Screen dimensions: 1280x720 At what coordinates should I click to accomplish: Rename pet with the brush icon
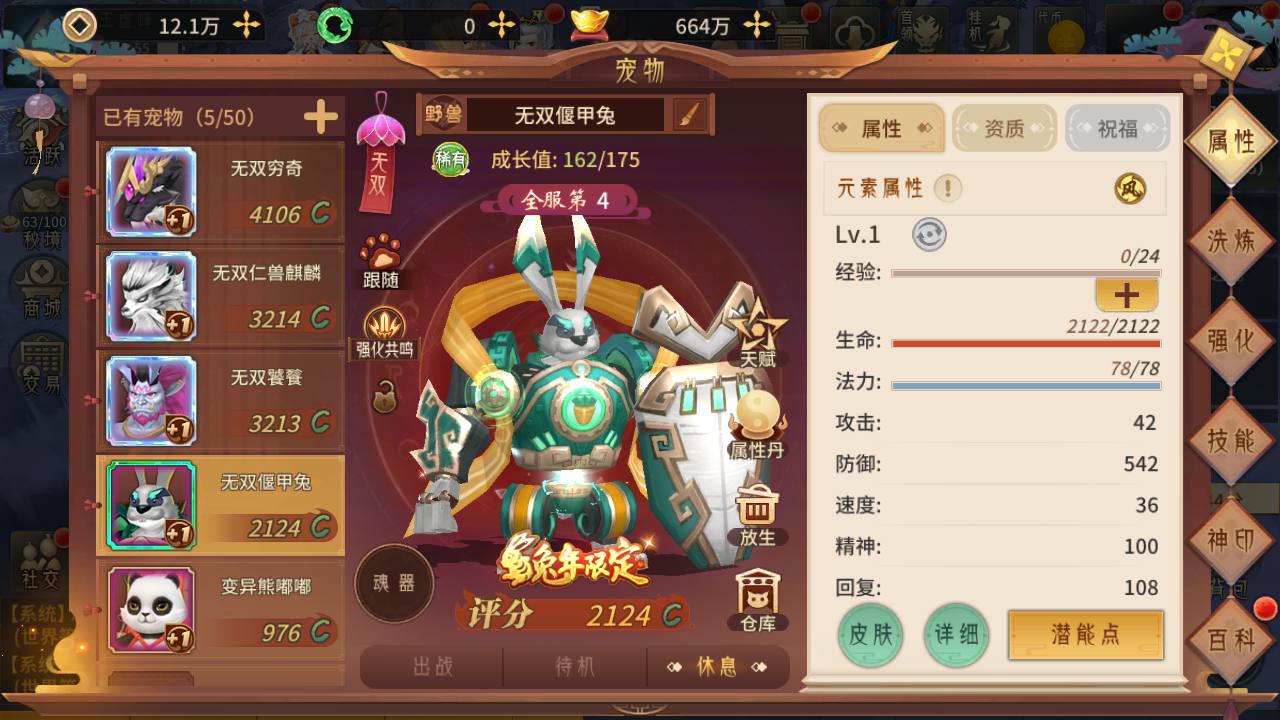click(689, 115)
